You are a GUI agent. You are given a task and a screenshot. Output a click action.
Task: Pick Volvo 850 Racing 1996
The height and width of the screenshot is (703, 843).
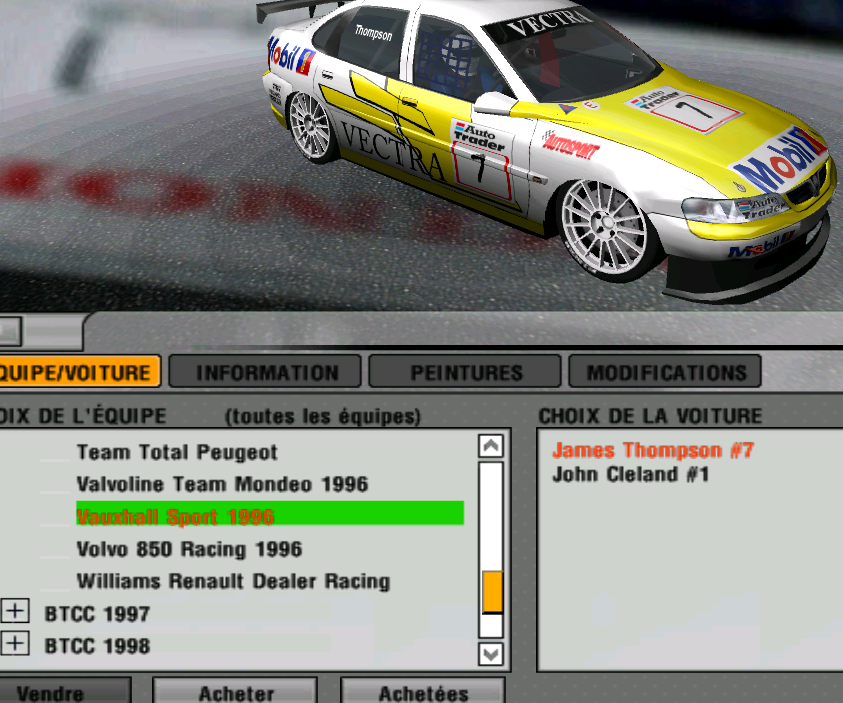click(x=189, y=549)
